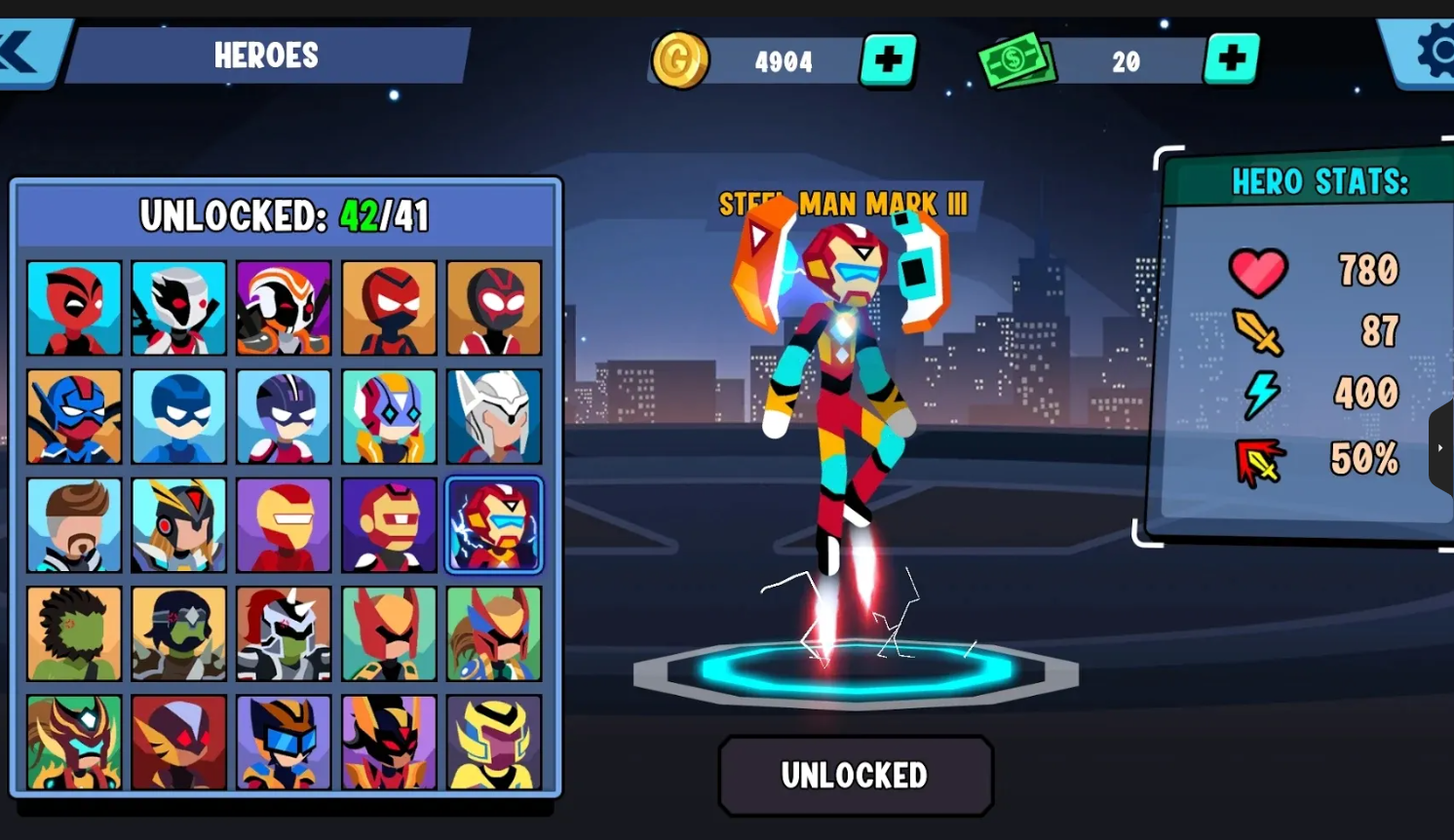Viewport: 1454px width, 840px height.
Task: Add more gold coins with plus button
Action: coord(888,60)
